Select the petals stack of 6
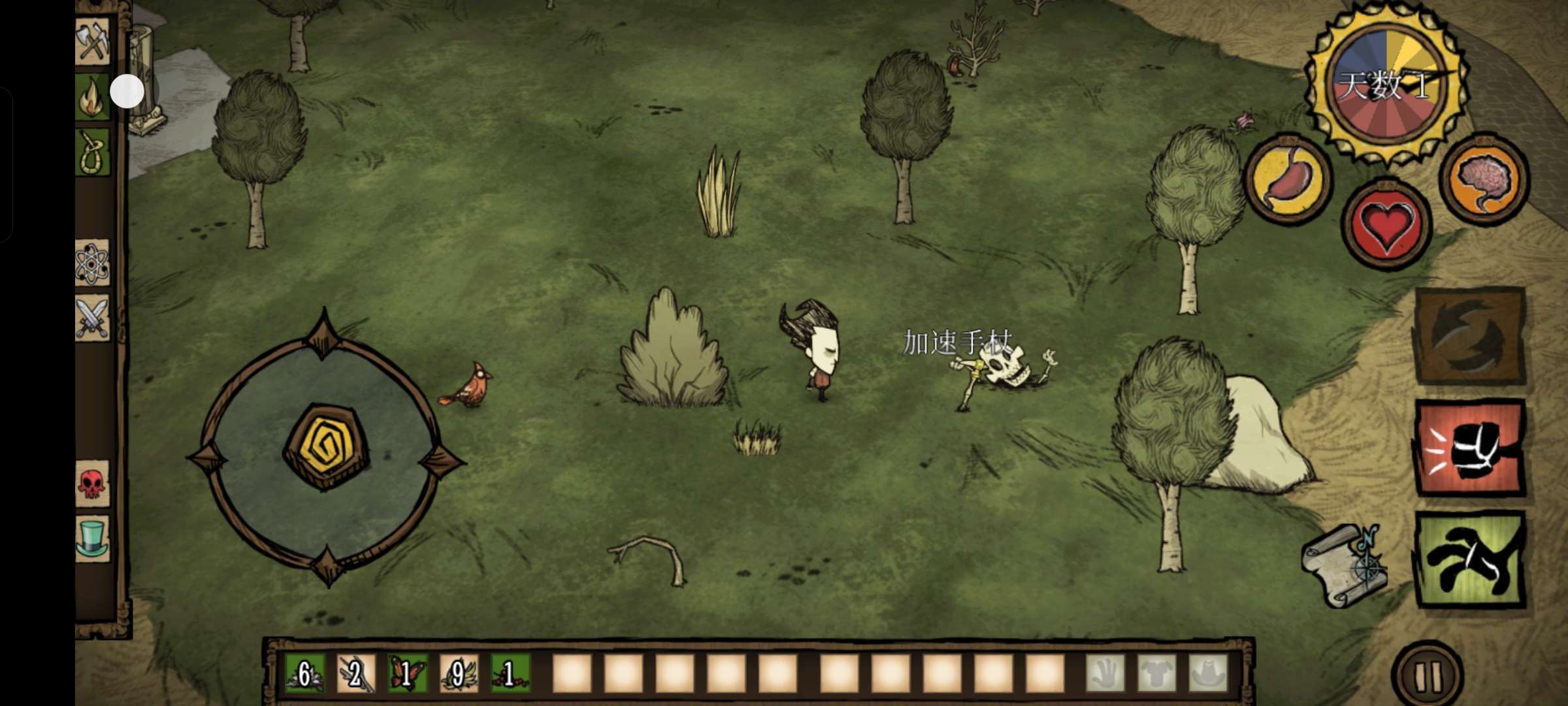This screenshot has width=1568, height=706. (304, 673)
